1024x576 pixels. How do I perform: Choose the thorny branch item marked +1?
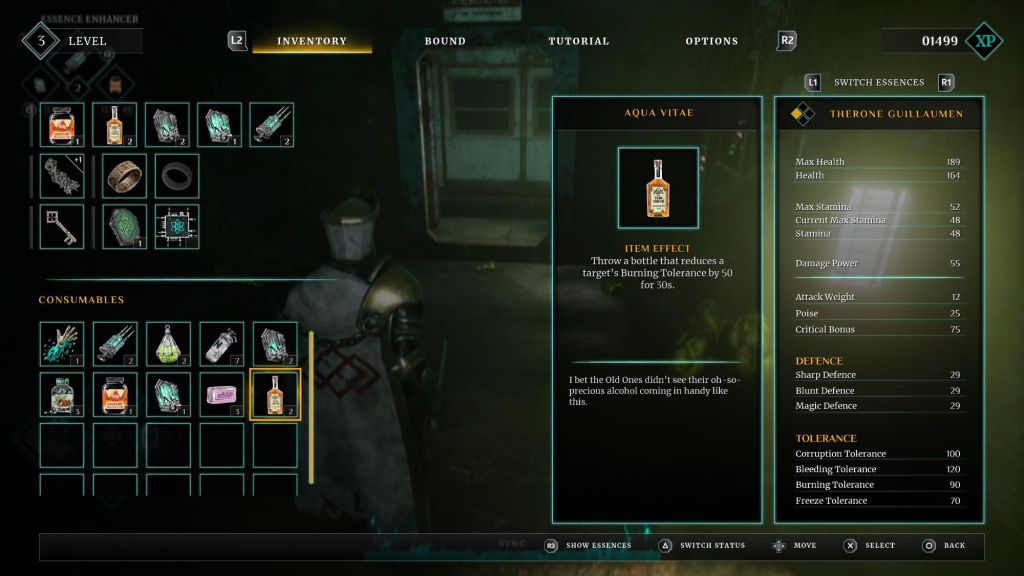click(62, 176)
